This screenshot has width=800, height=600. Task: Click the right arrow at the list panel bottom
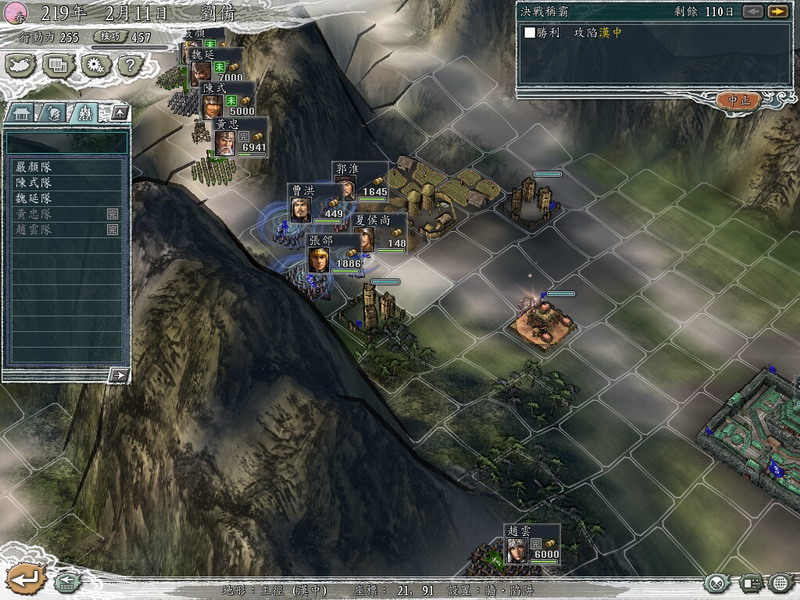[118, 375]
